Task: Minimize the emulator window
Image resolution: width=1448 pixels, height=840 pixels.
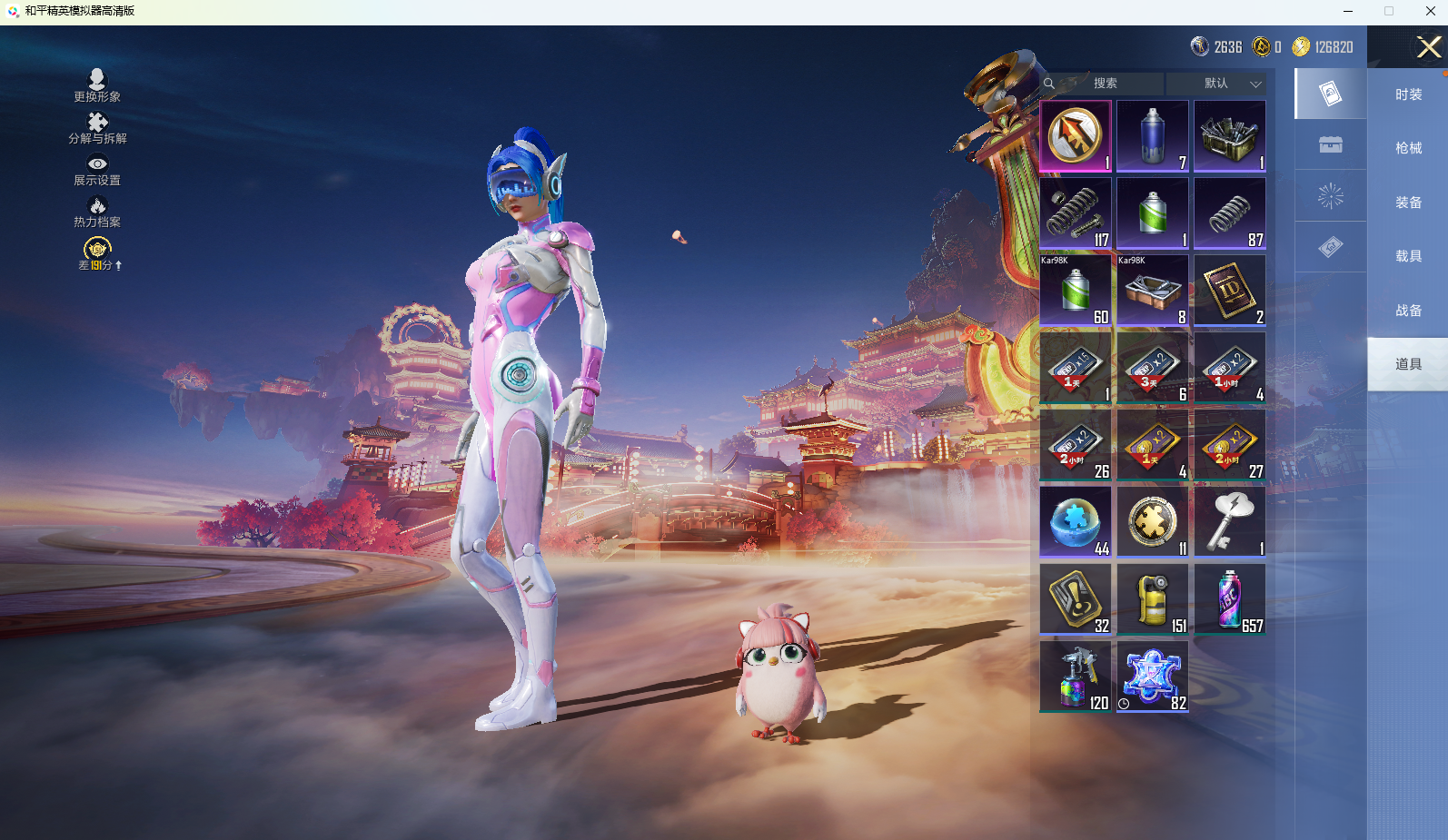Action: point(1348,12)
